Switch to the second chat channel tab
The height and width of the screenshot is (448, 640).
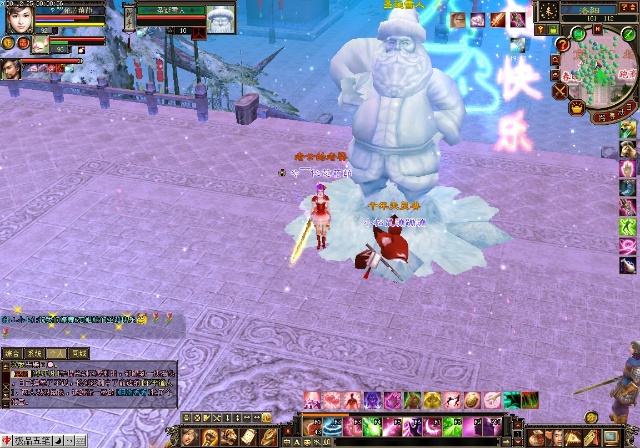pos(35,353)
